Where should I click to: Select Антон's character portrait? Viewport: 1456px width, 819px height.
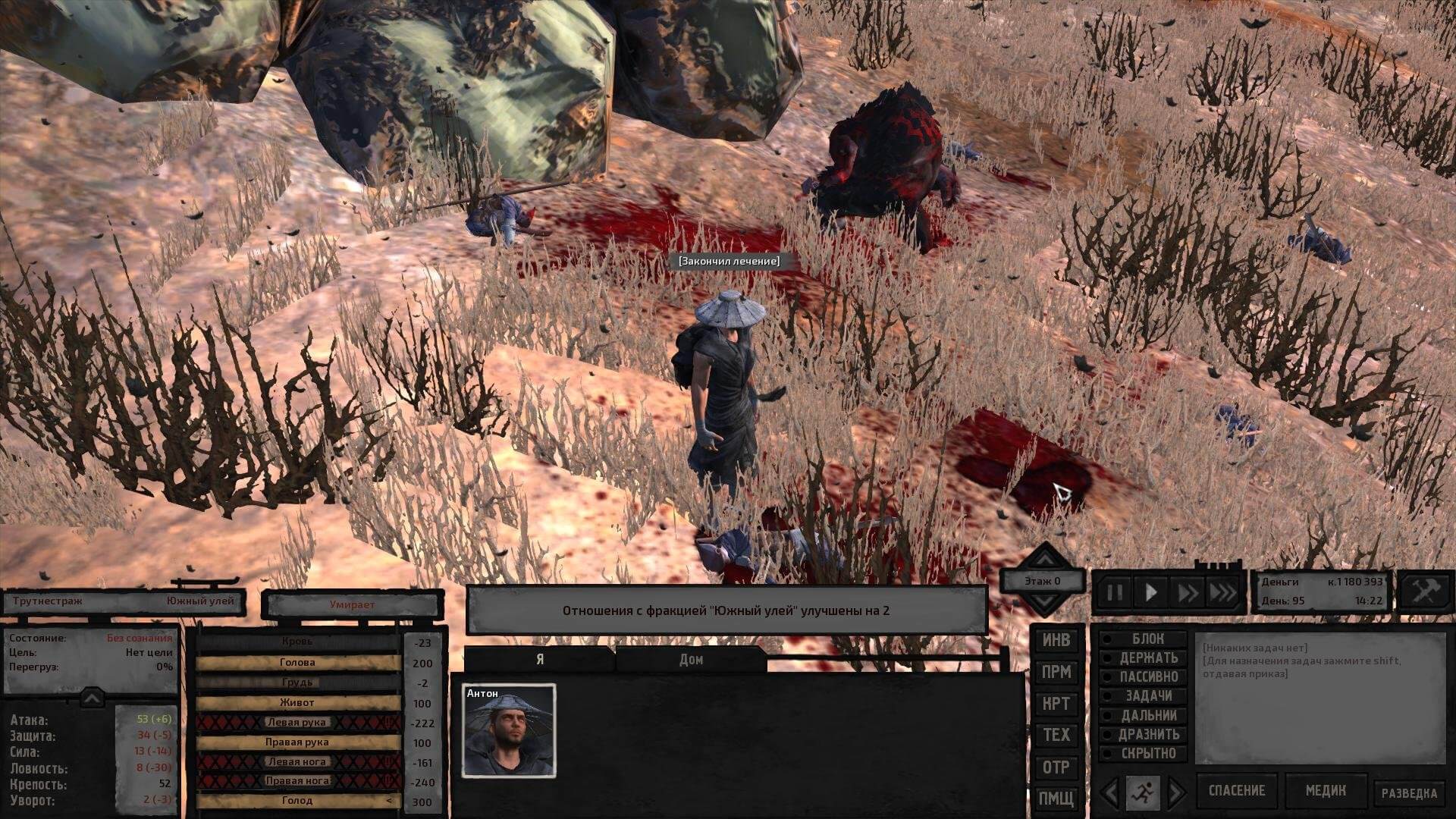509,730
